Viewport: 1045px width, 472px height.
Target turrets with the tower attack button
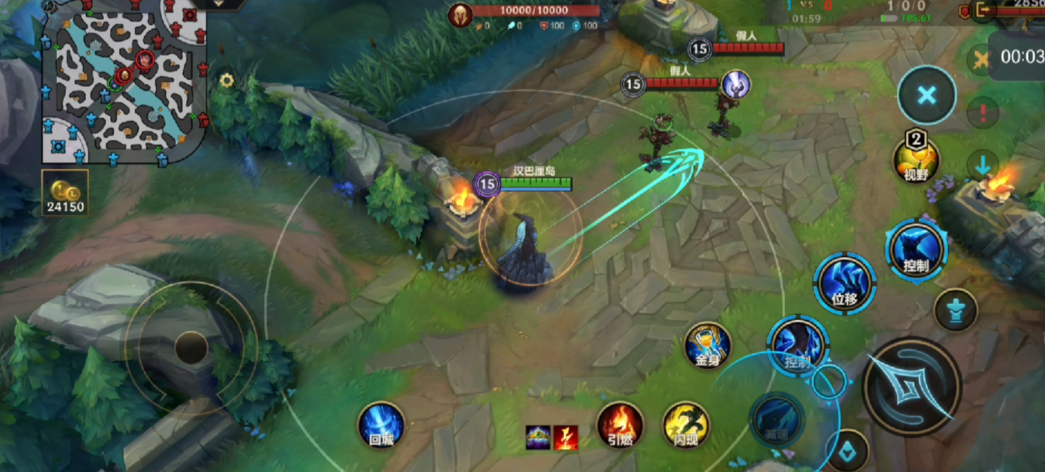pos(956,310)
